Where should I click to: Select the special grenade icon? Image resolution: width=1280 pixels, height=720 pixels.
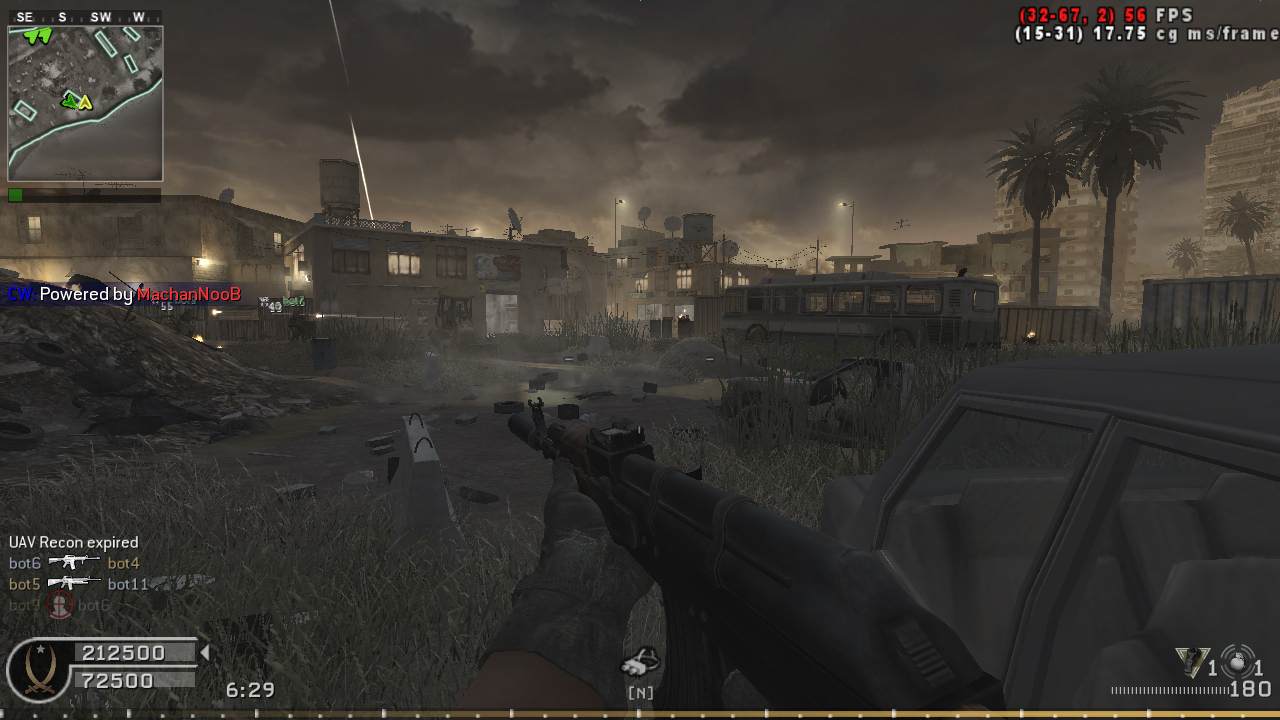[1191, 661]
